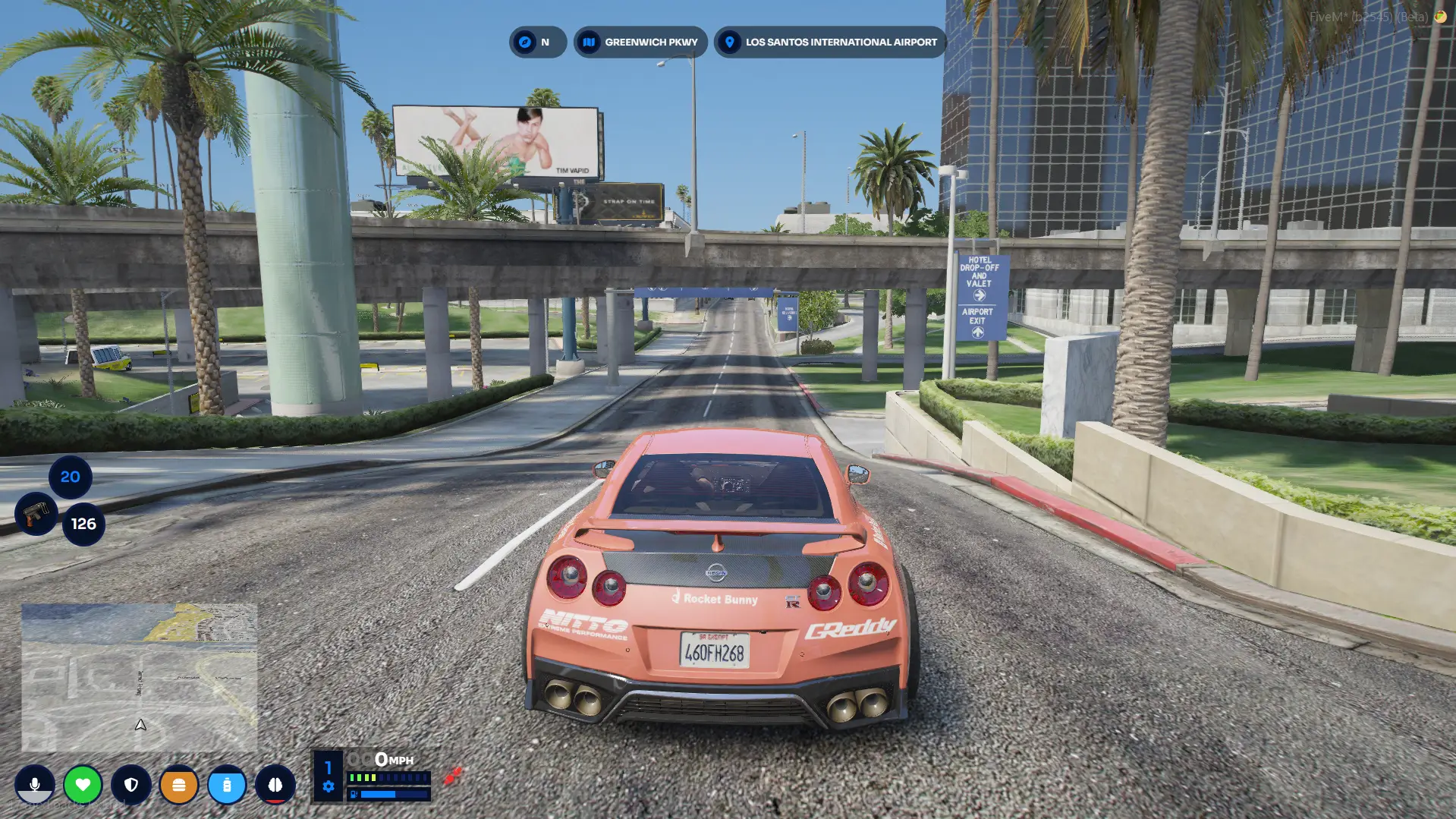
Task: Click the compass navigation icon
Action: click(x=527, y=42)
